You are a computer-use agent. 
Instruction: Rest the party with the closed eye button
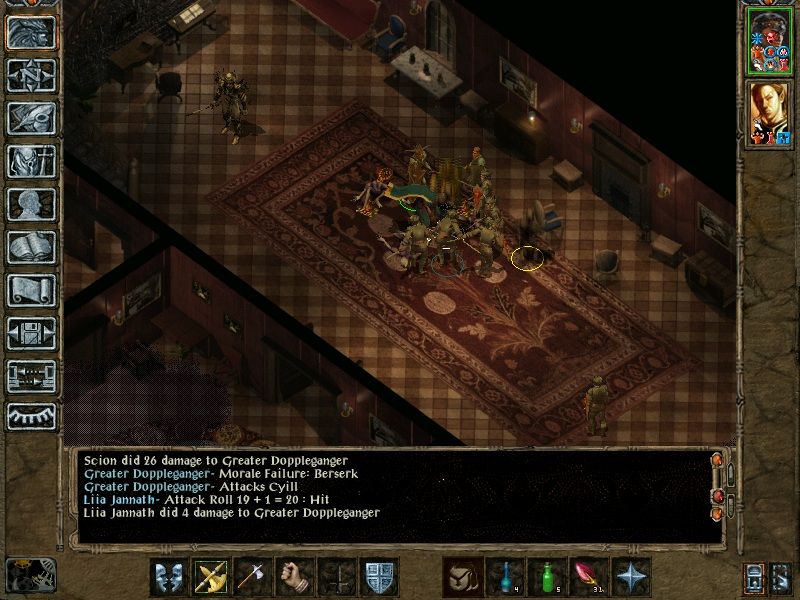31,416
